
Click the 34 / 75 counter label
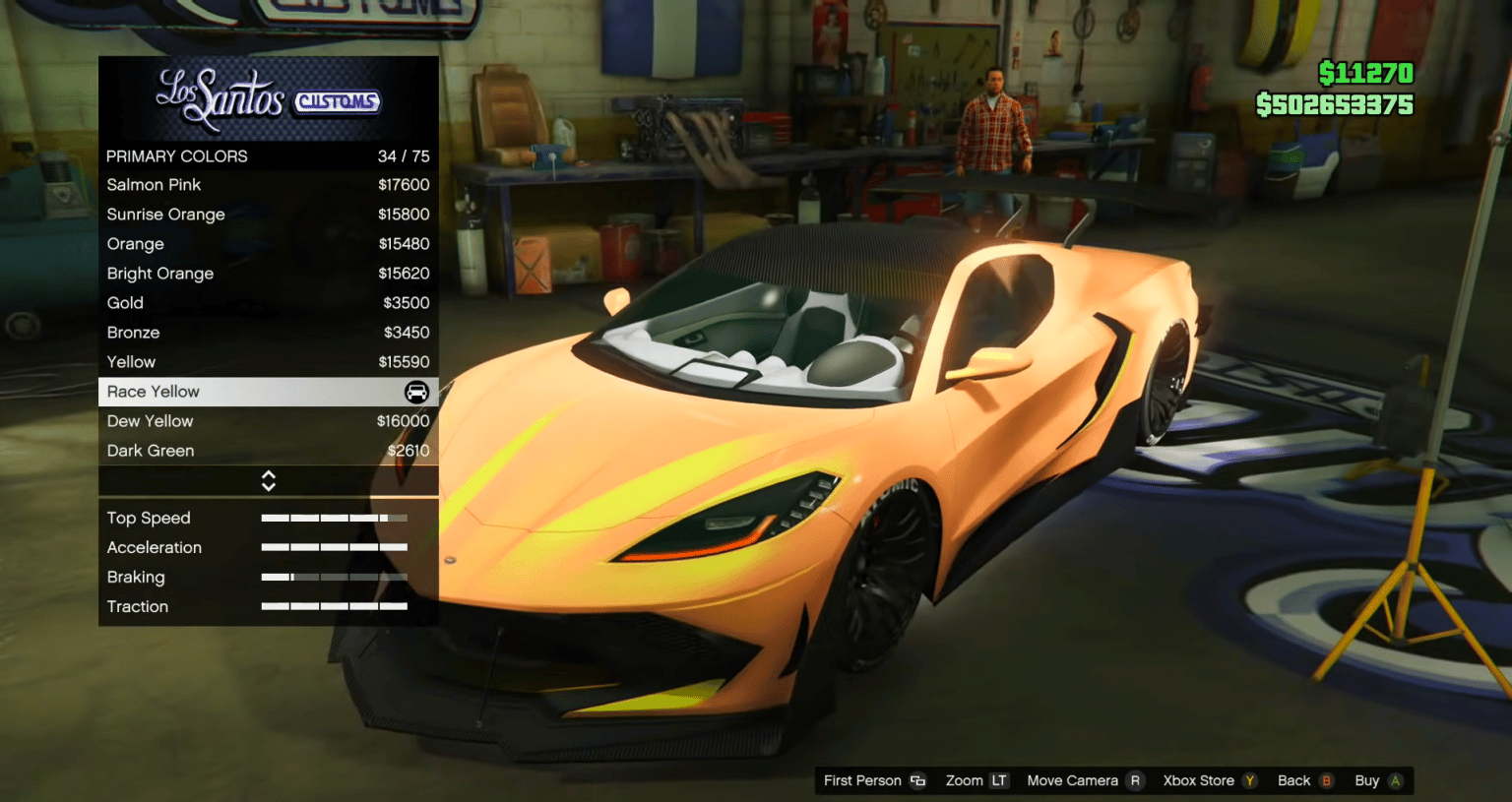tap(402, 155)
